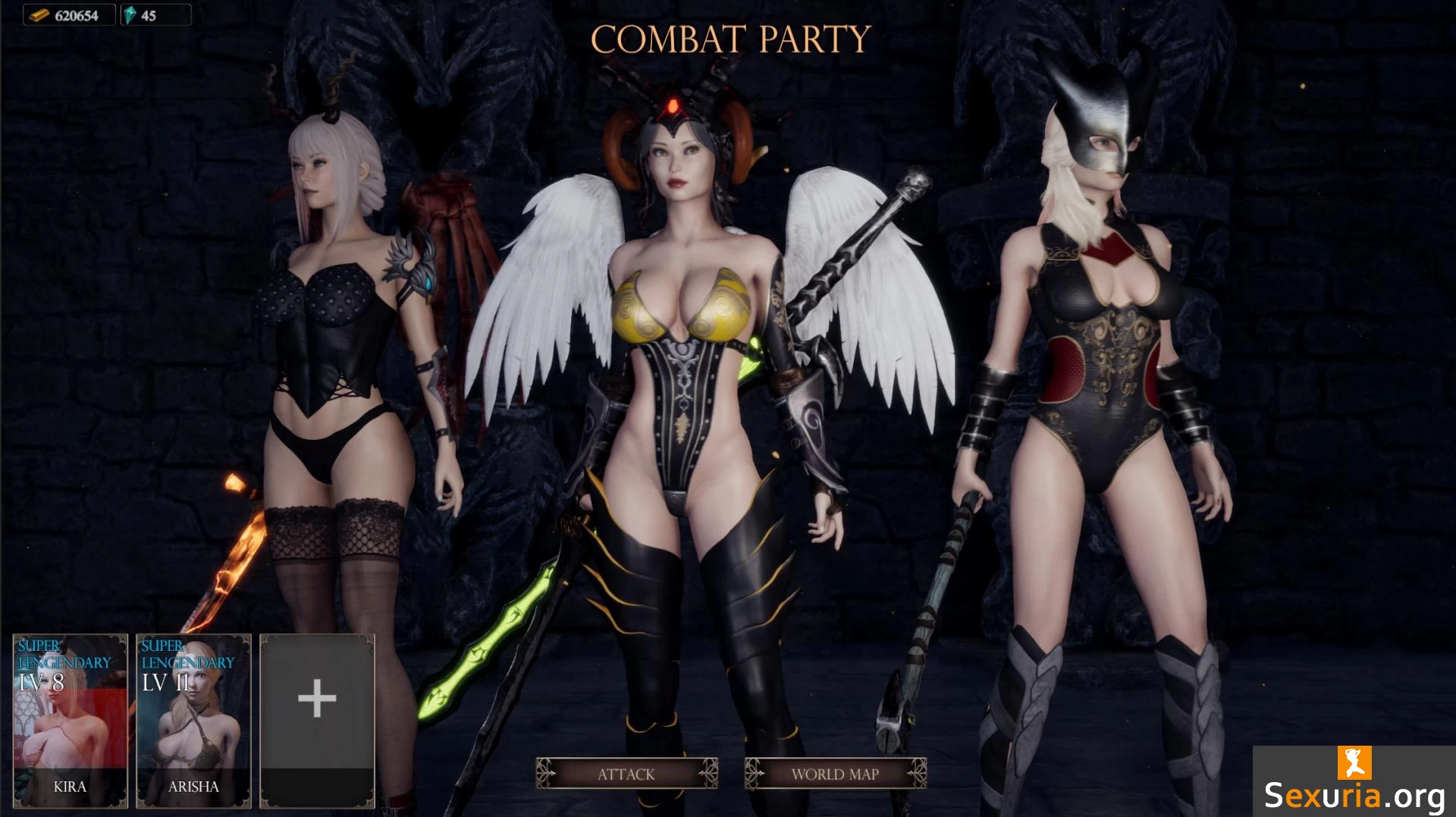Choose the Arisha party card

[193, 720]
